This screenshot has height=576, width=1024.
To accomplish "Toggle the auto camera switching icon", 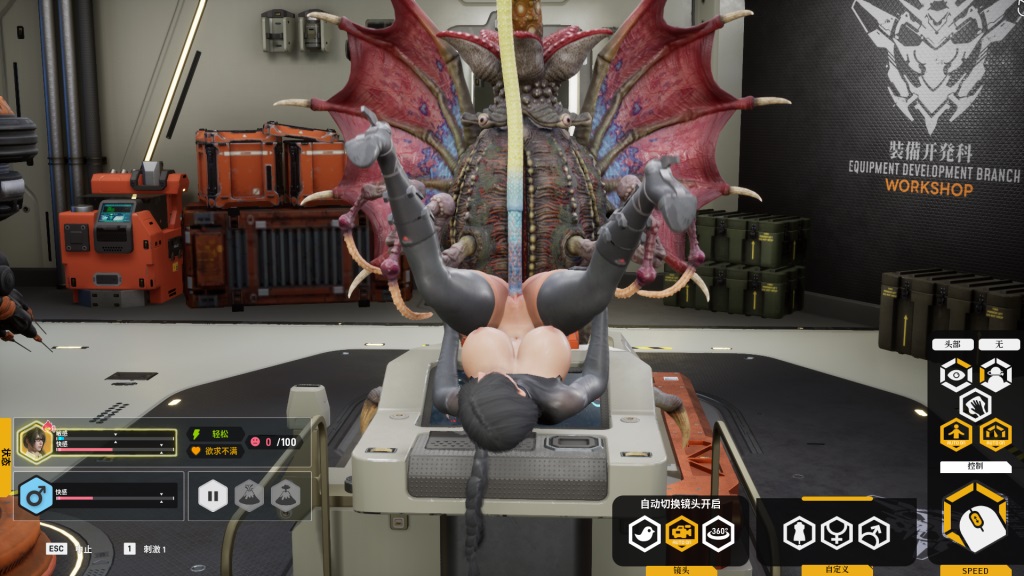I will [681, 532].
